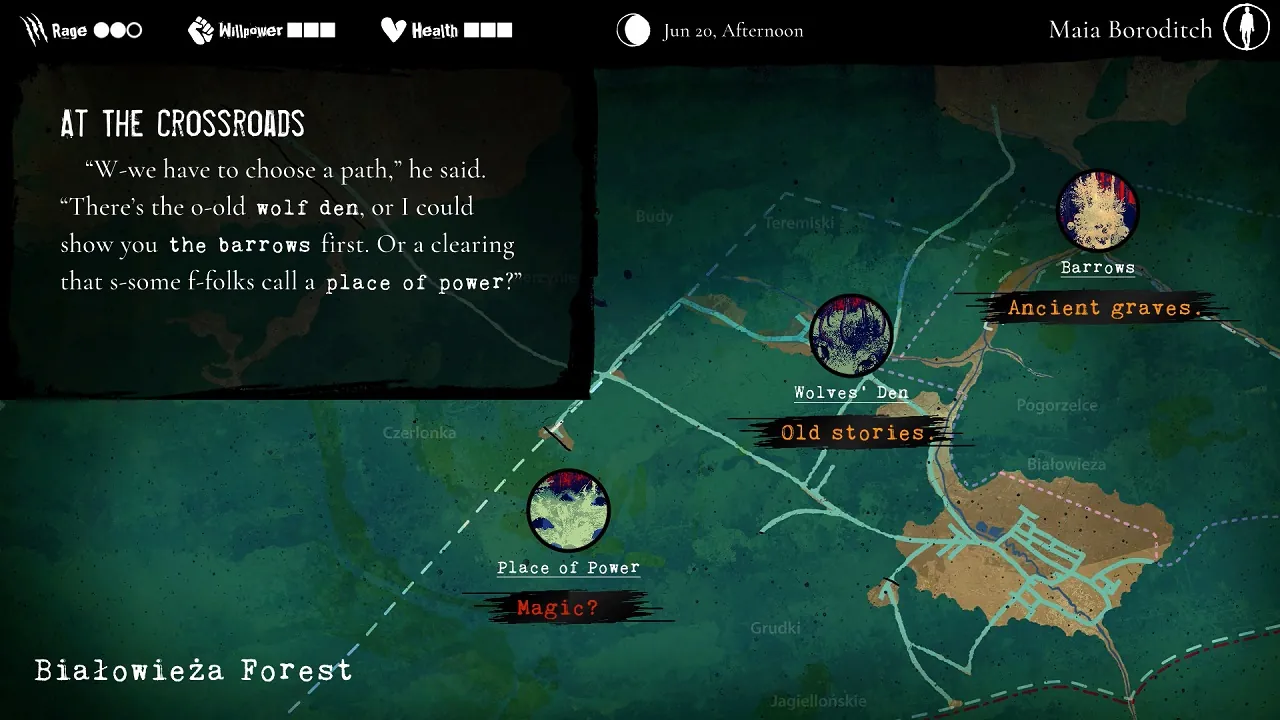Select the Willpower fist icon
1280x720 pixels.
(x=199, y=29)
